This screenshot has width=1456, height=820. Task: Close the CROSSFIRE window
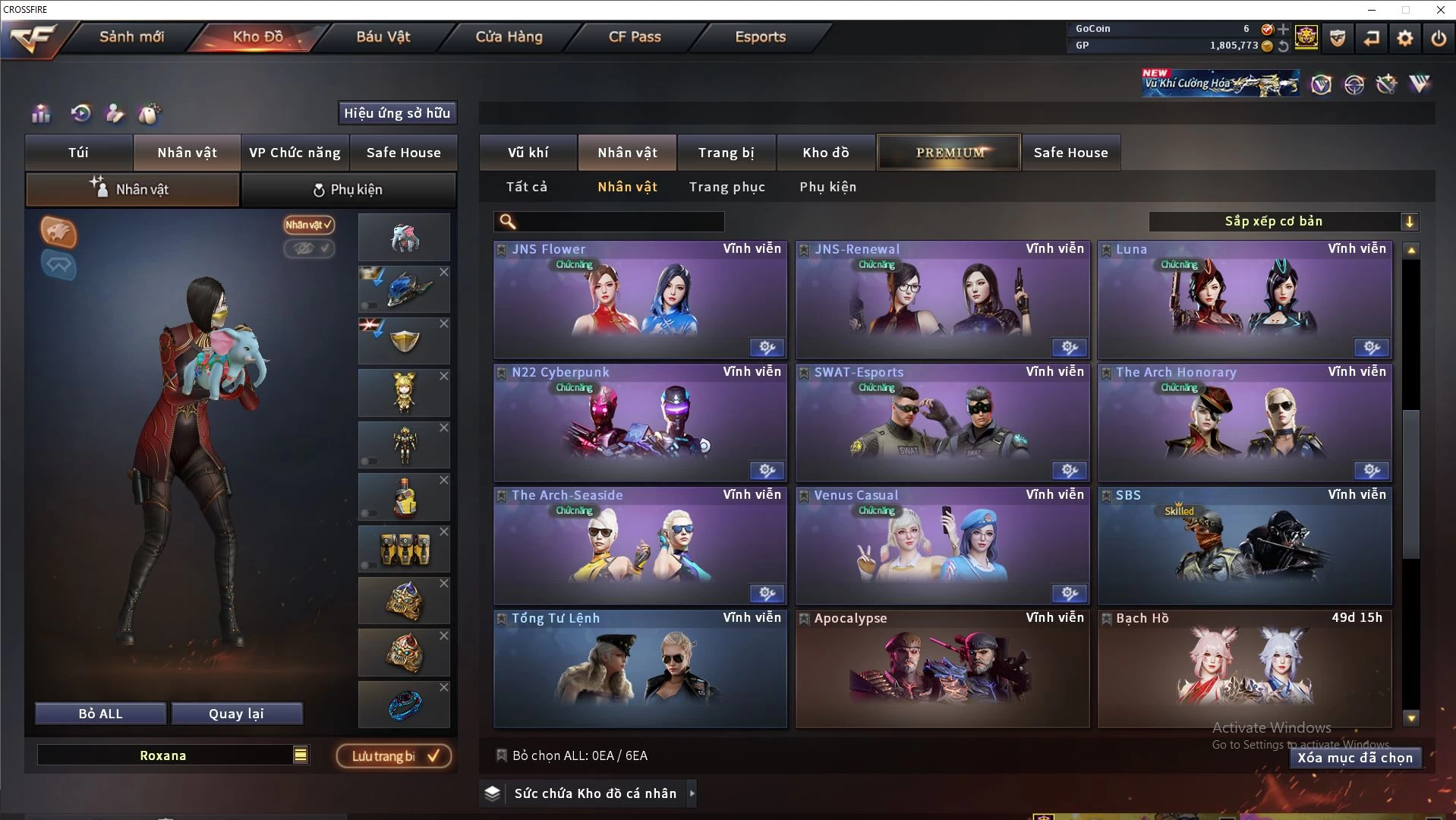1440,10
